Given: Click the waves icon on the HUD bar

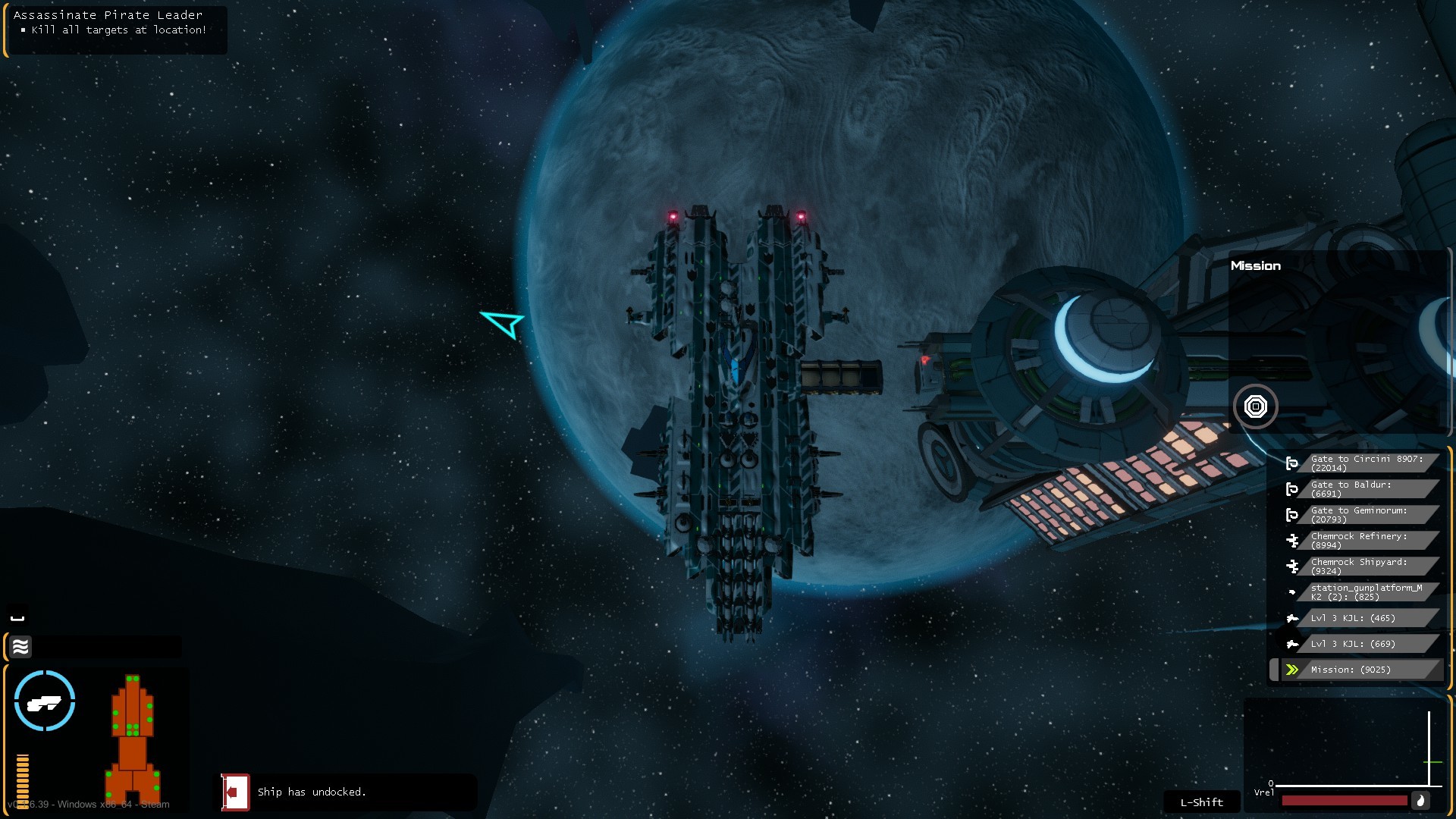Looking at the screenshot, I should tap(20, 647).
